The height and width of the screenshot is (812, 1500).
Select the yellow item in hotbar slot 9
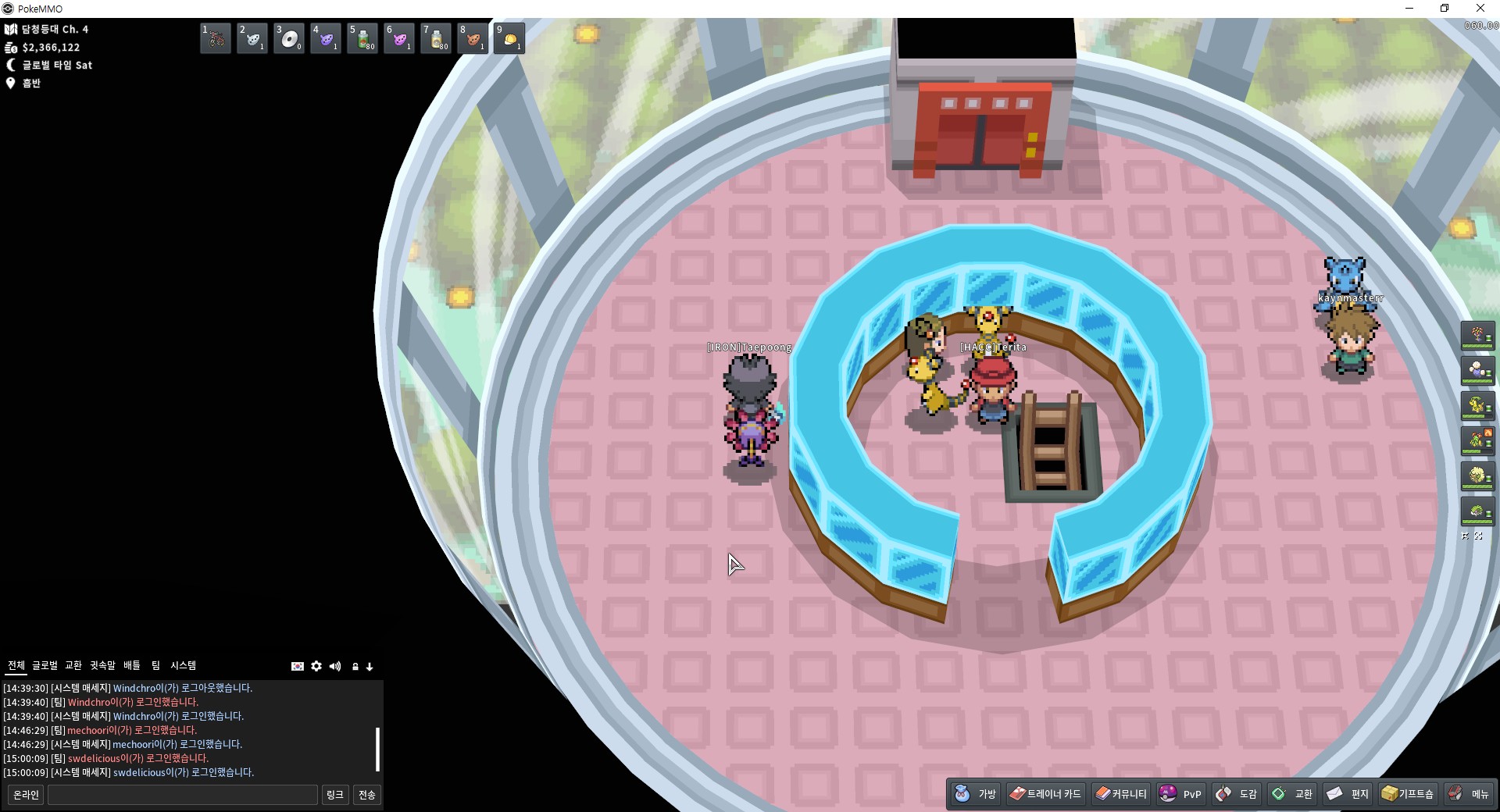[x=509, y=38]
